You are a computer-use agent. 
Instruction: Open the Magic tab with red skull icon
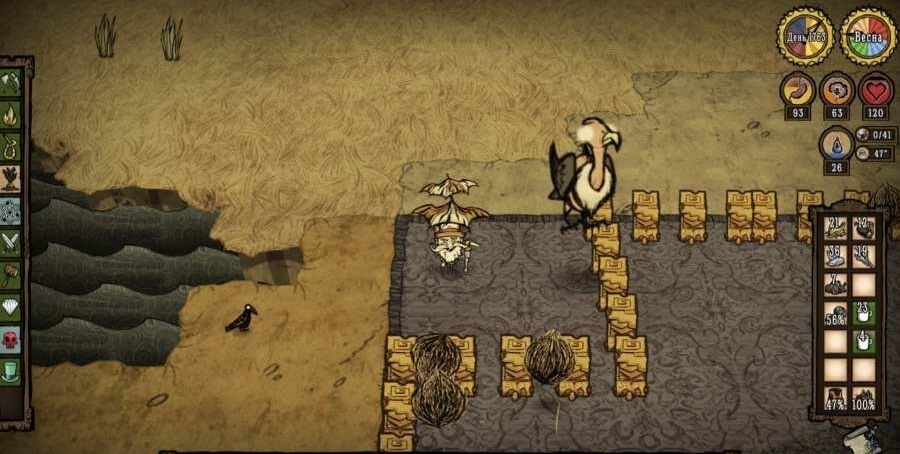[11, 338]
